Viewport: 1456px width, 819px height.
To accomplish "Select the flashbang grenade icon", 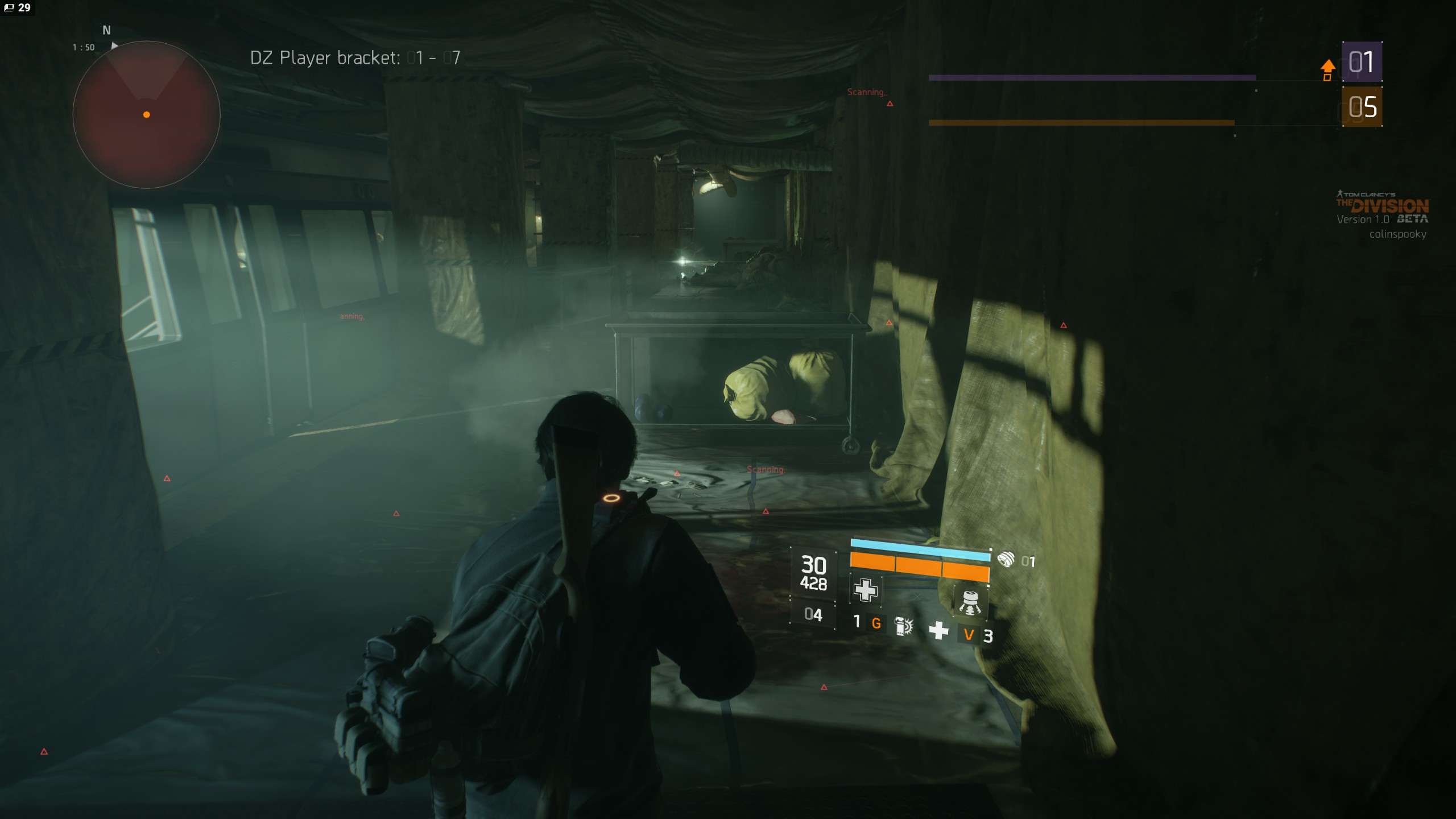I will click(x=903, y=626).
